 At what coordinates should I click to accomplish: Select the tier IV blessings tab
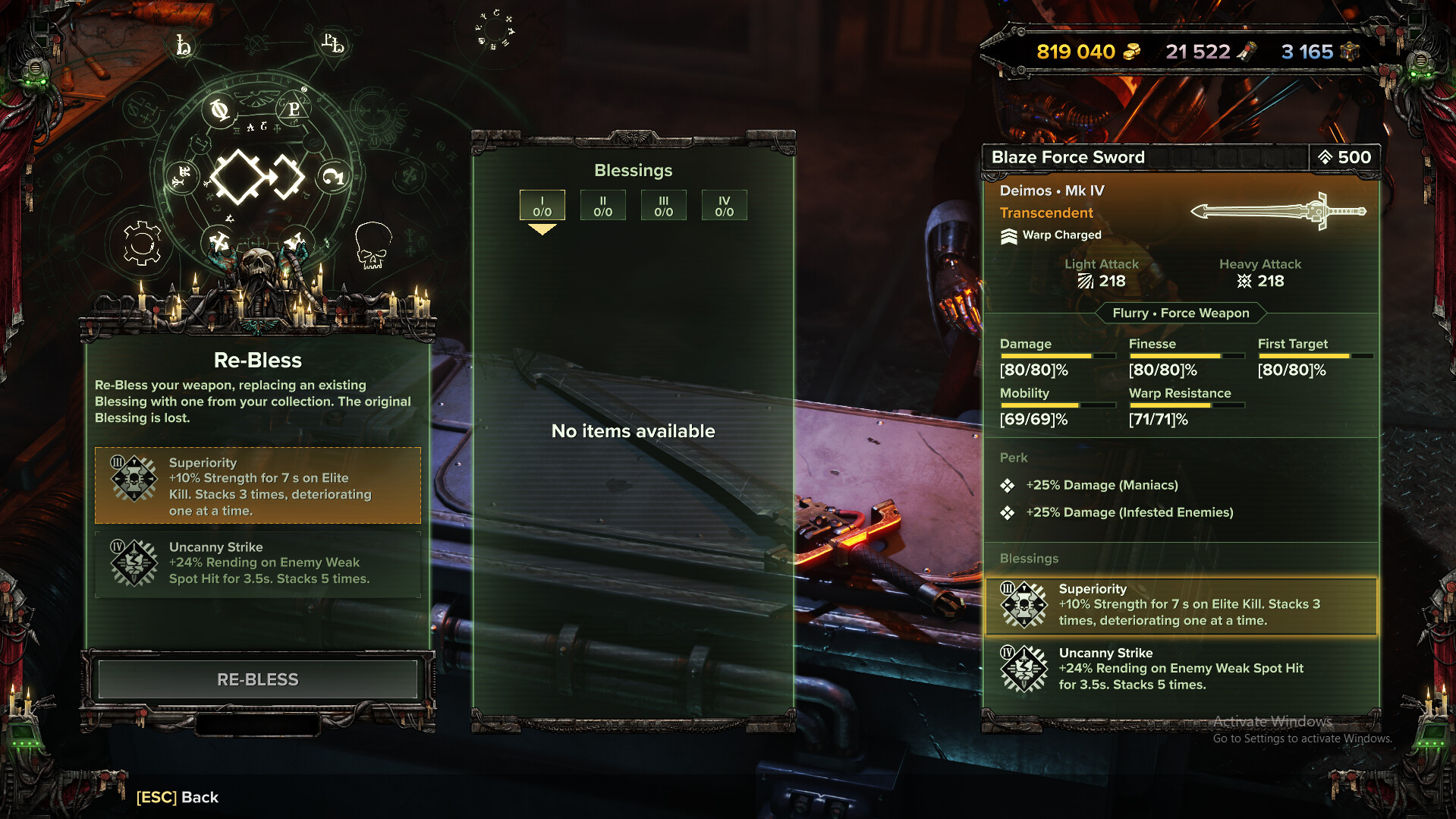pos(724,206)
